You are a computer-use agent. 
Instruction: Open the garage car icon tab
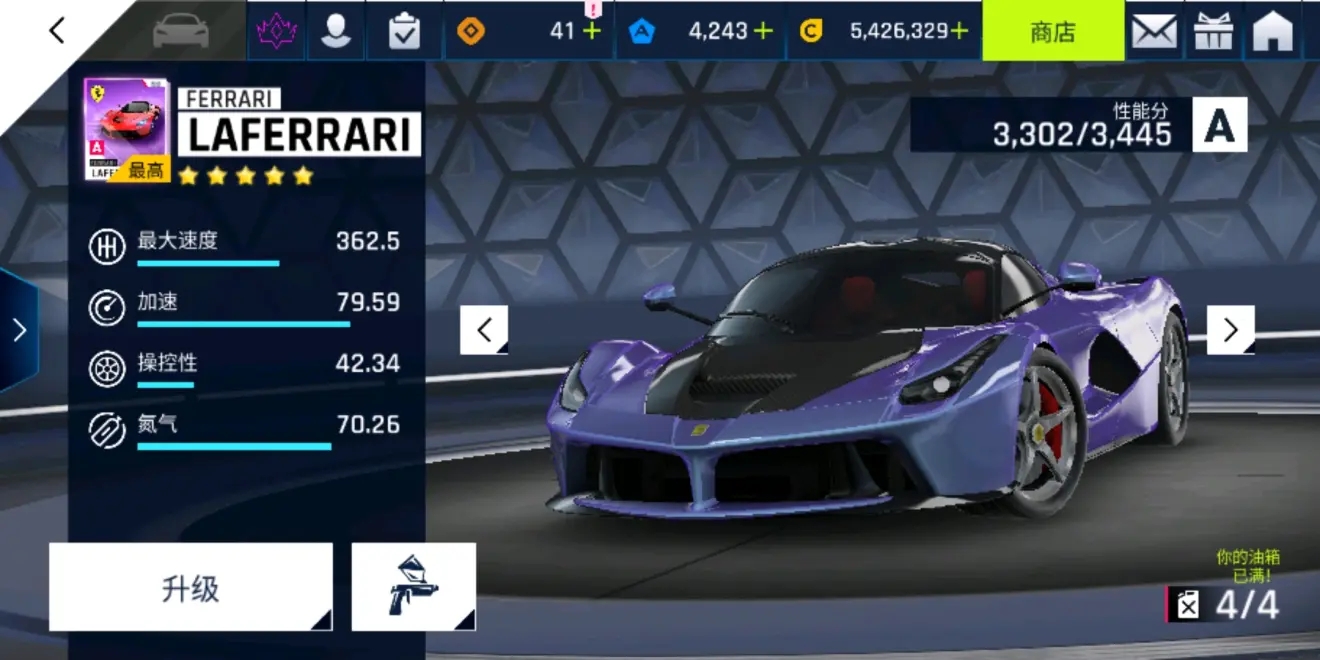click(181, 31)
